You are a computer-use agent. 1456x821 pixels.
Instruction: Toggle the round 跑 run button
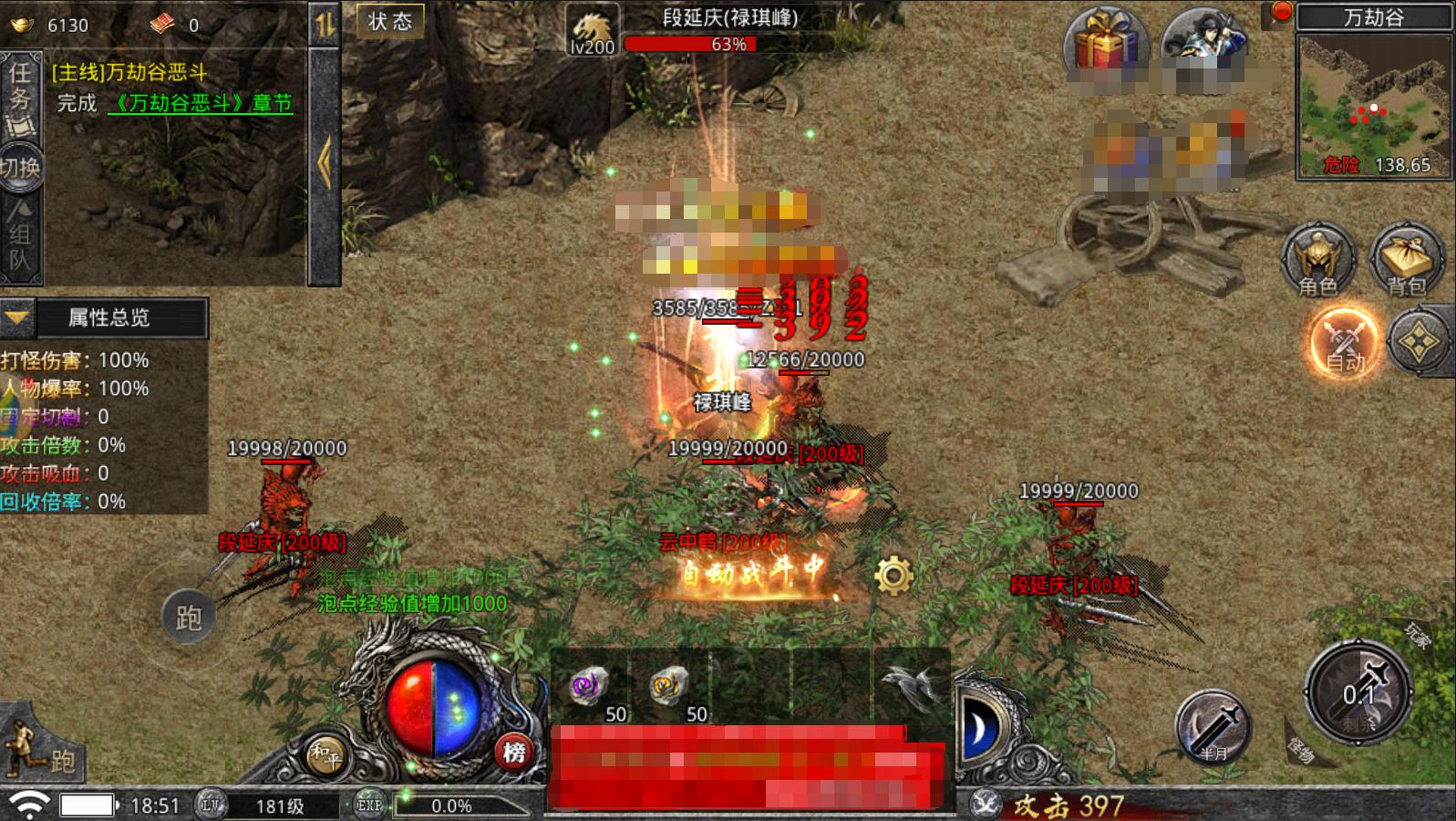coord(188,618)
